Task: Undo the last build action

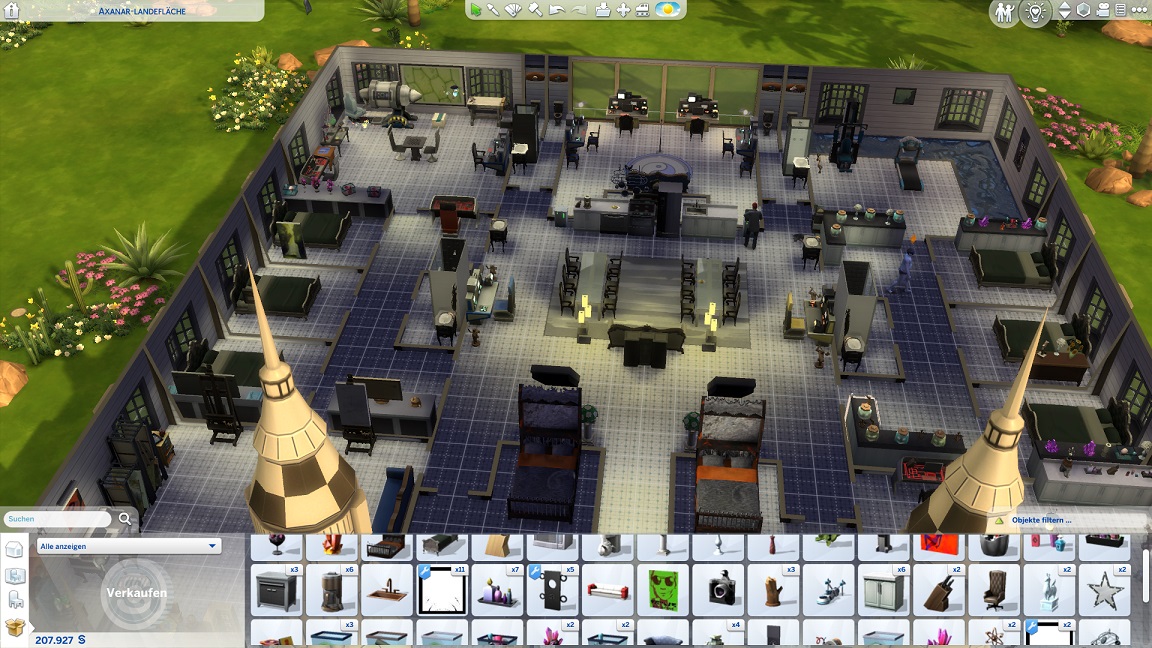Action: (557, 10)
